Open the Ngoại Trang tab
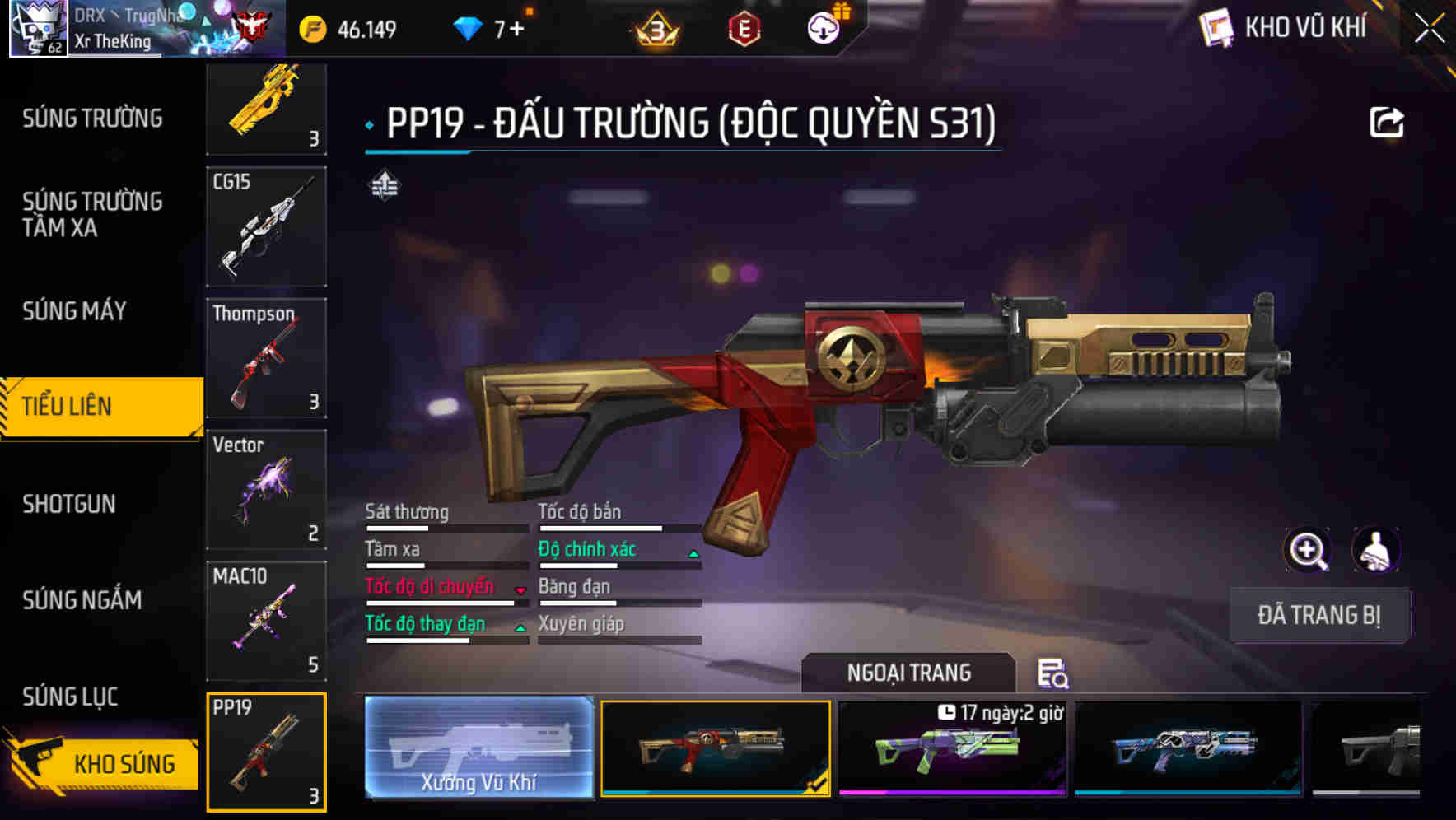Image resolution: width=1456 pixels, height=820 pixels. (x=910, y=672)
